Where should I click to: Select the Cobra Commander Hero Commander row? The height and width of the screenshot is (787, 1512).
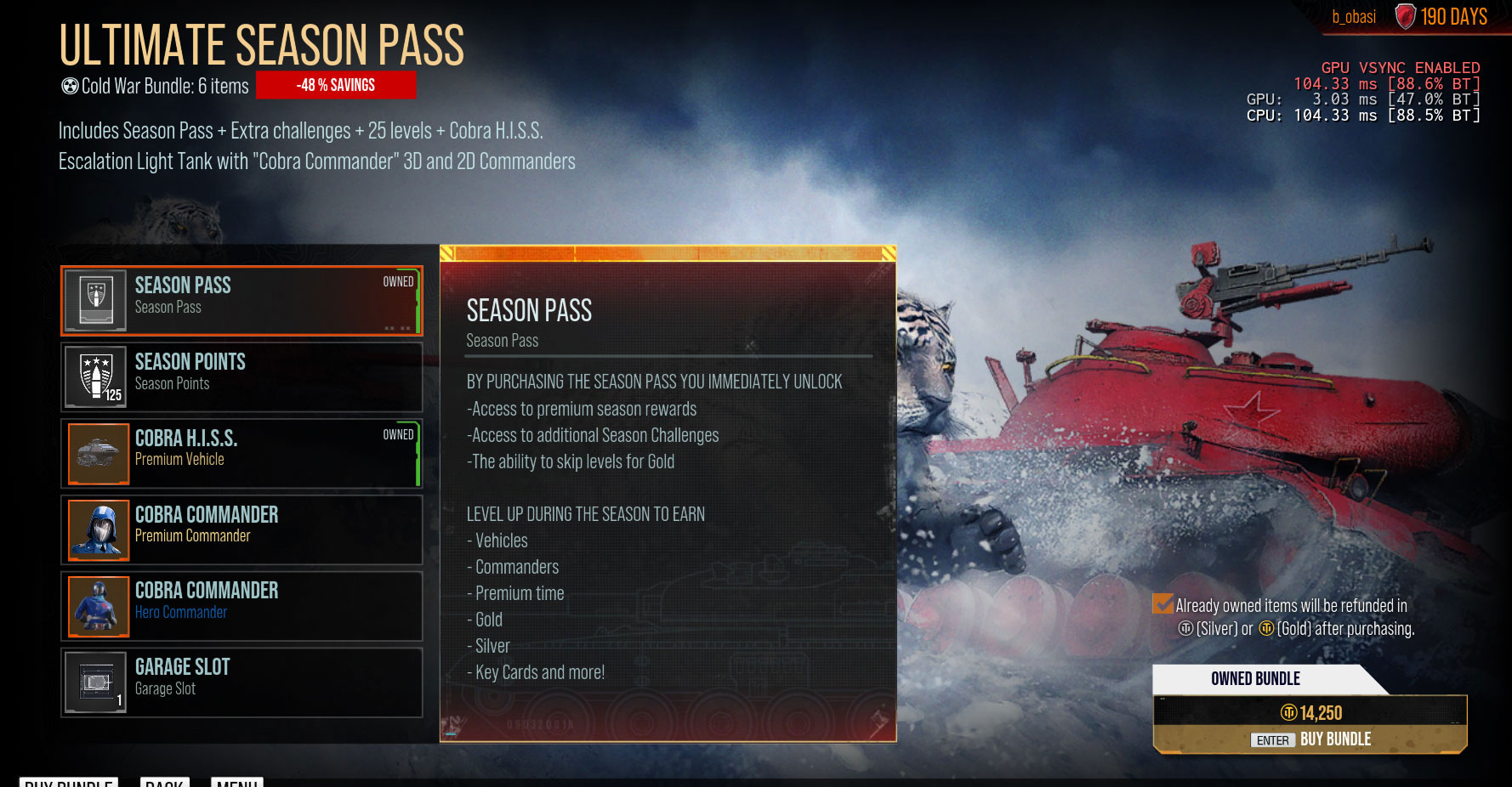[242, 606]
